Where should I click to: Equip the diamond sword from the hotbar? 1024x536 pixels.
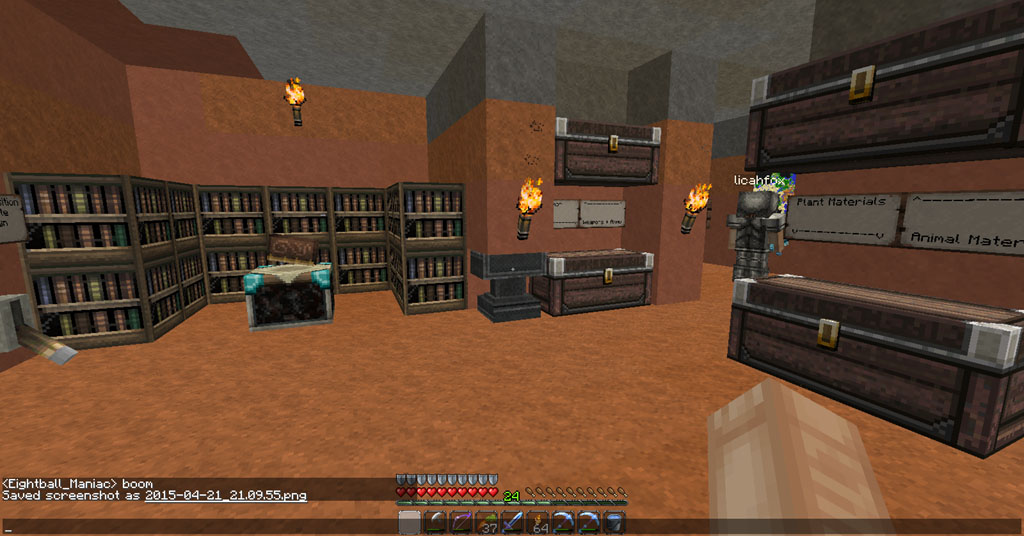[512, 522]
